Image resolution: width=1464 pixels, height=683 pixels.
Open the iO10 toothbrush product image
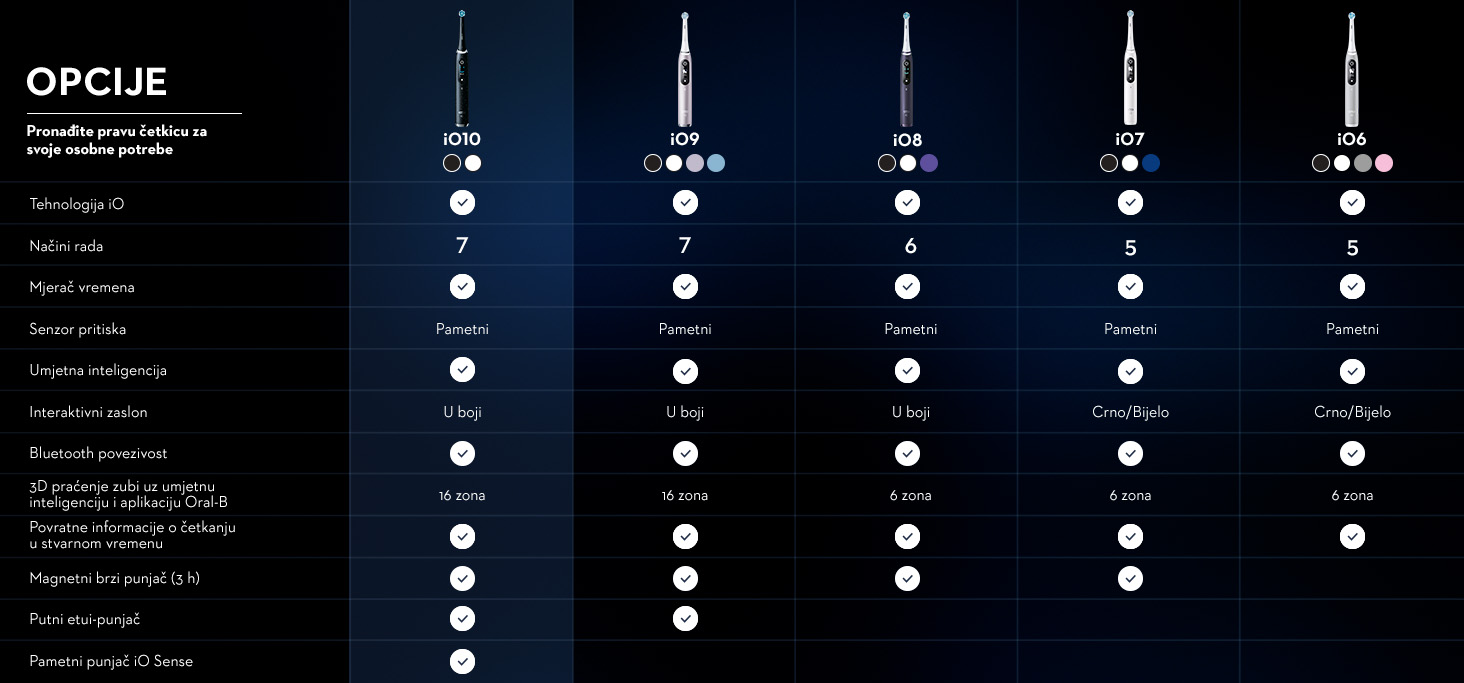[x=462, y=68]
